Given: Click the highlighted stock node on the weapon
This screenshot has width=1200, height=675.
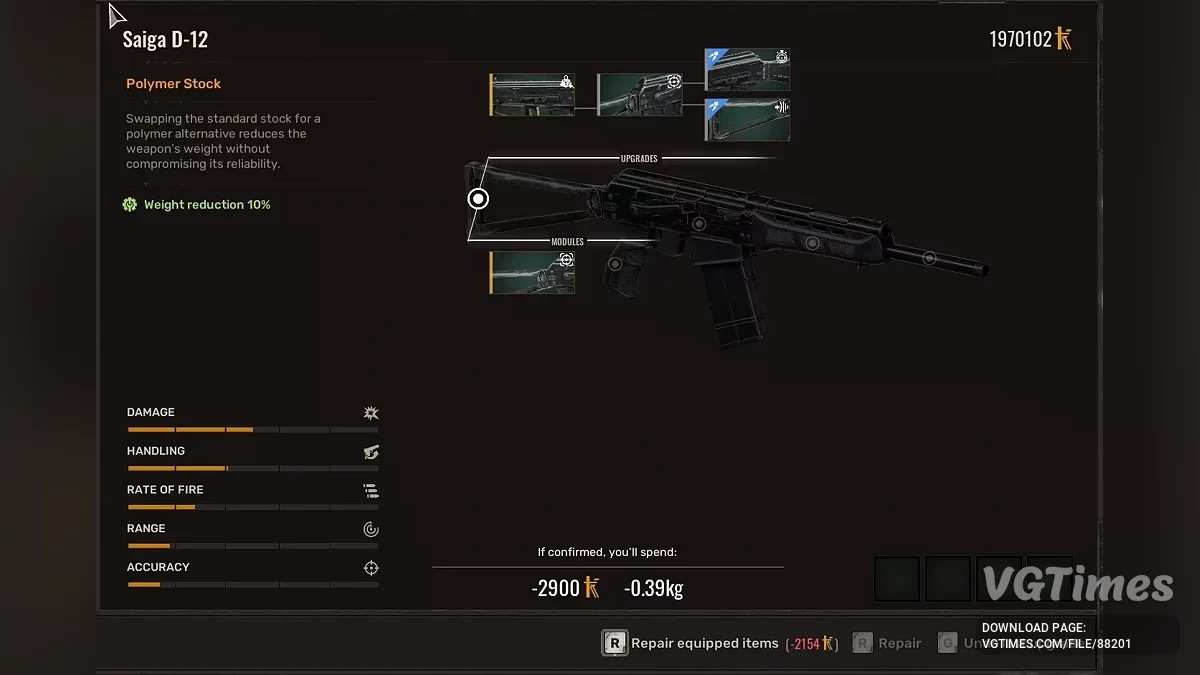Looking at the screenshot, I should tap(478, 199).
